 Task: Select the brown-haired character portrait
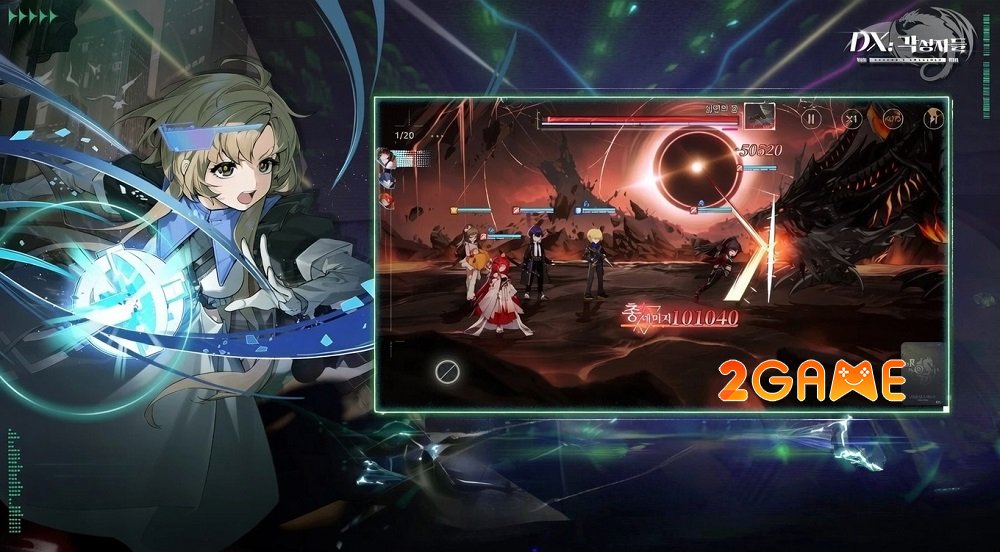tap(384, 156)
